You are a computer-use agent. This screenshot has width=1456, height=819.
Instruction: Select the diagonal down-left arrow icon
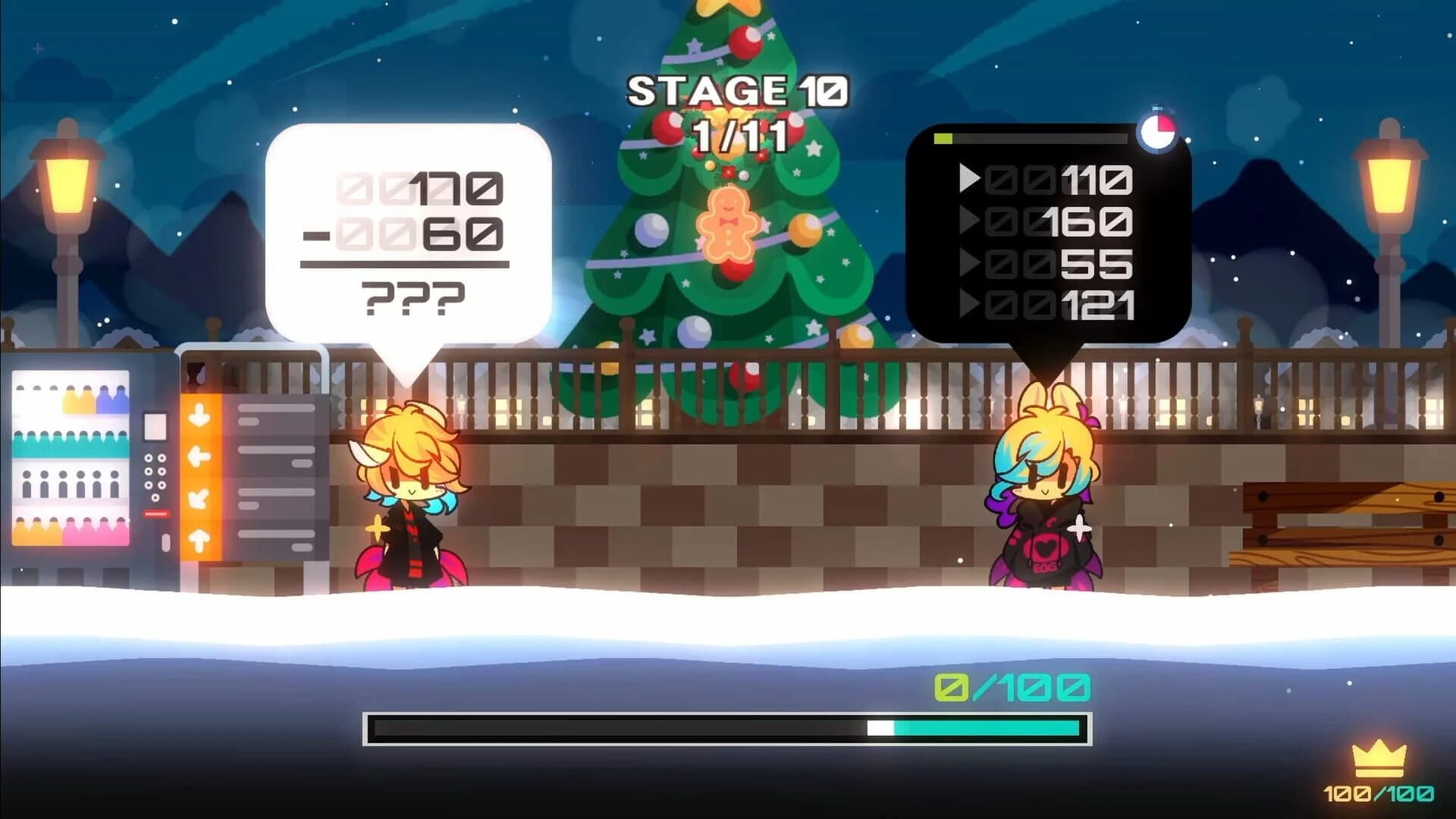(x=199, y=497)
